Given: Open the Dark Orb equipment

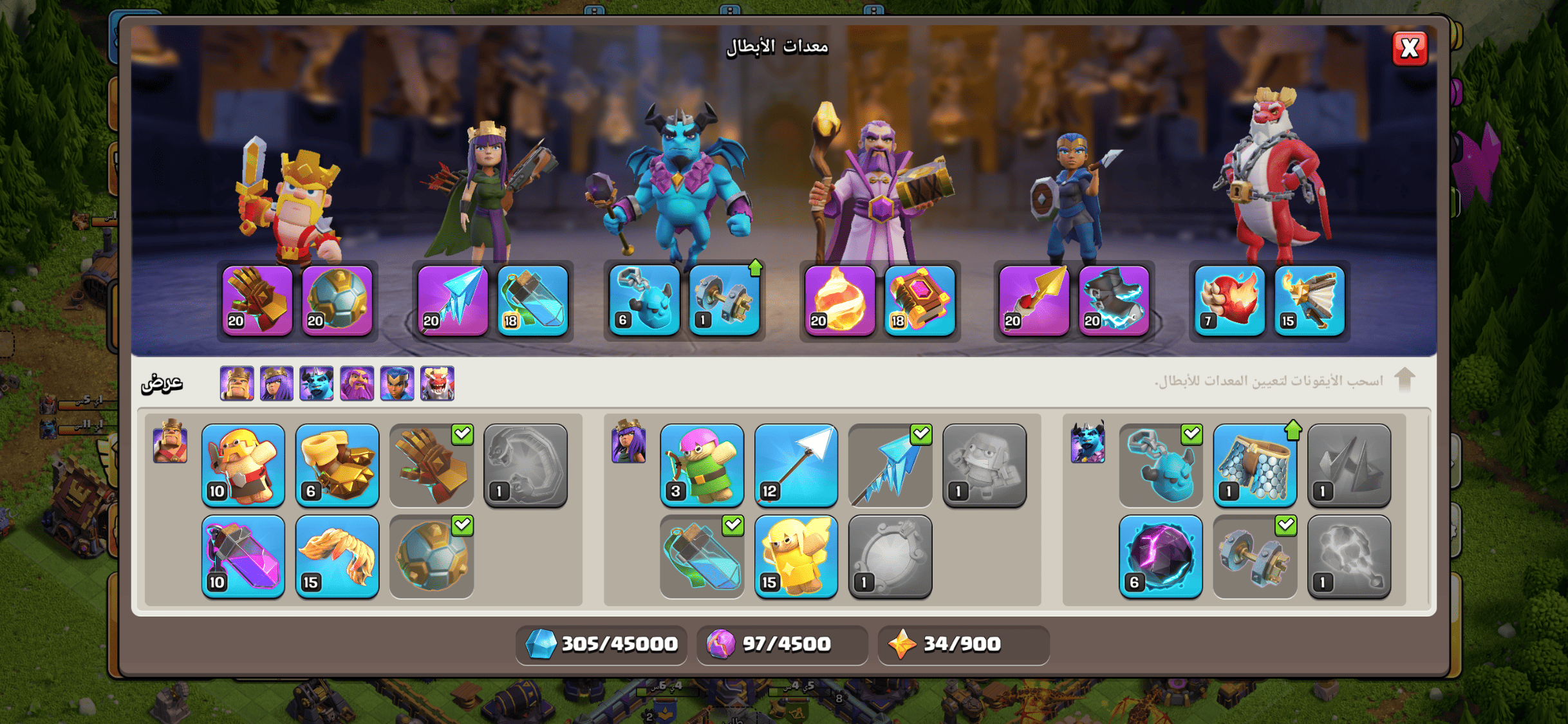Looking at the screenshot, I should pos(1161,557).
